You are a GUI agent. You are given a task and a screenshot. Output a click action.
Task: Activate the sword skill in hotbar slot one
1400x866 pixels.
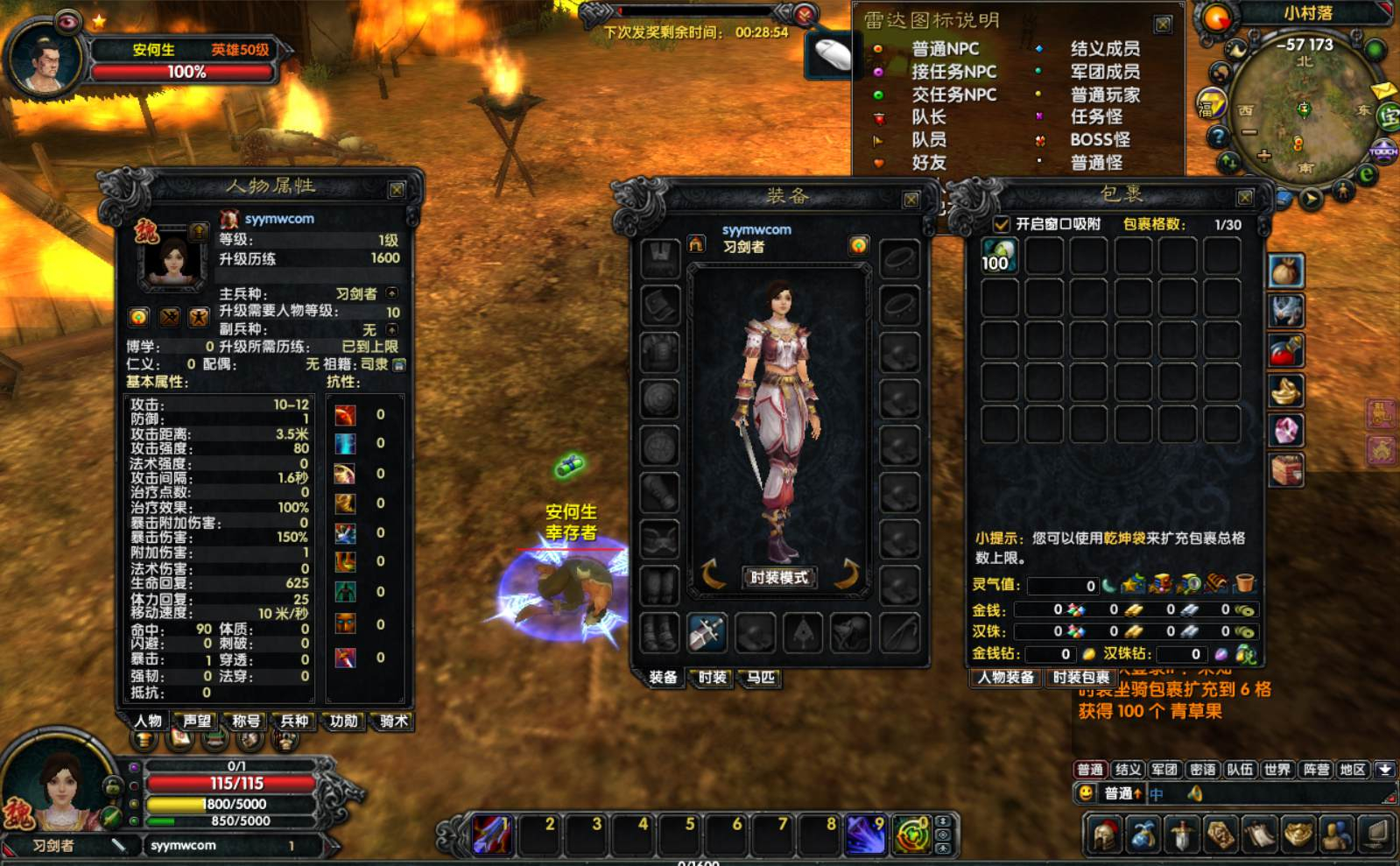pos(491,834)
